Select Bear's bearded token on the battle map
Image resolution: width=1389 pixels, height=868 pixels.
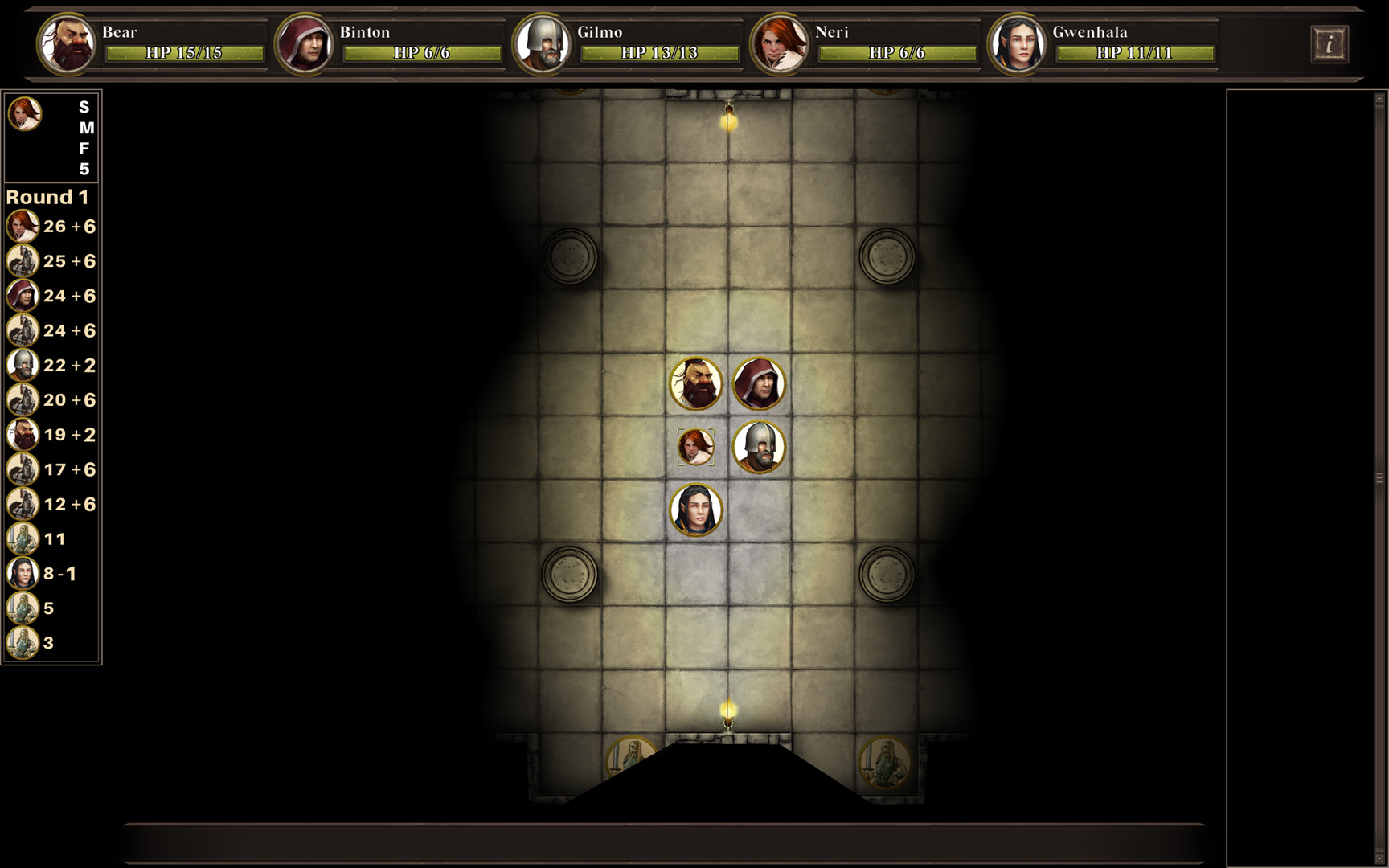[x=696, y=384]
